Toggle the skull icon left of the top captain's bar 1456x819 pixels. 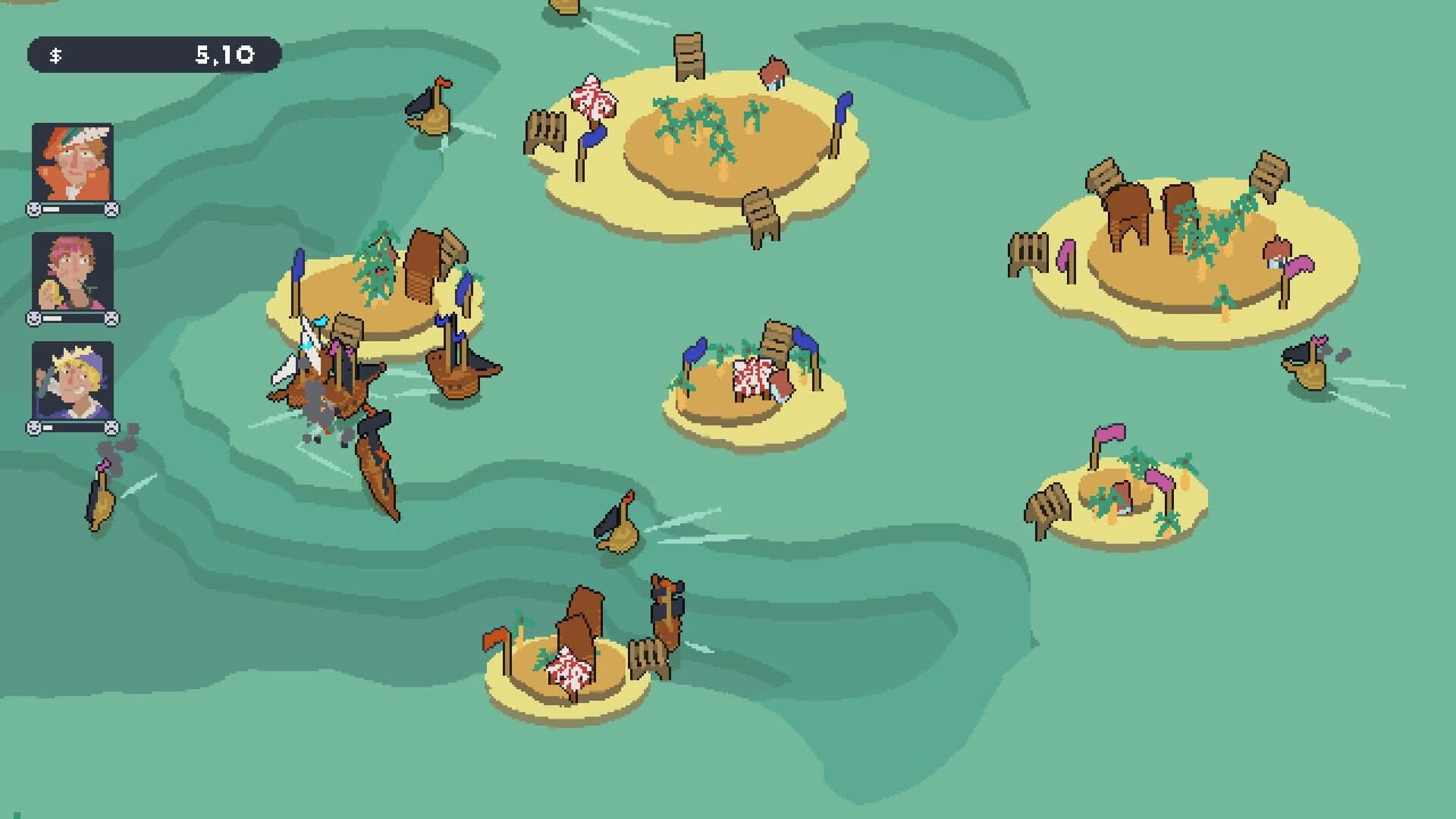click(33, 209)
